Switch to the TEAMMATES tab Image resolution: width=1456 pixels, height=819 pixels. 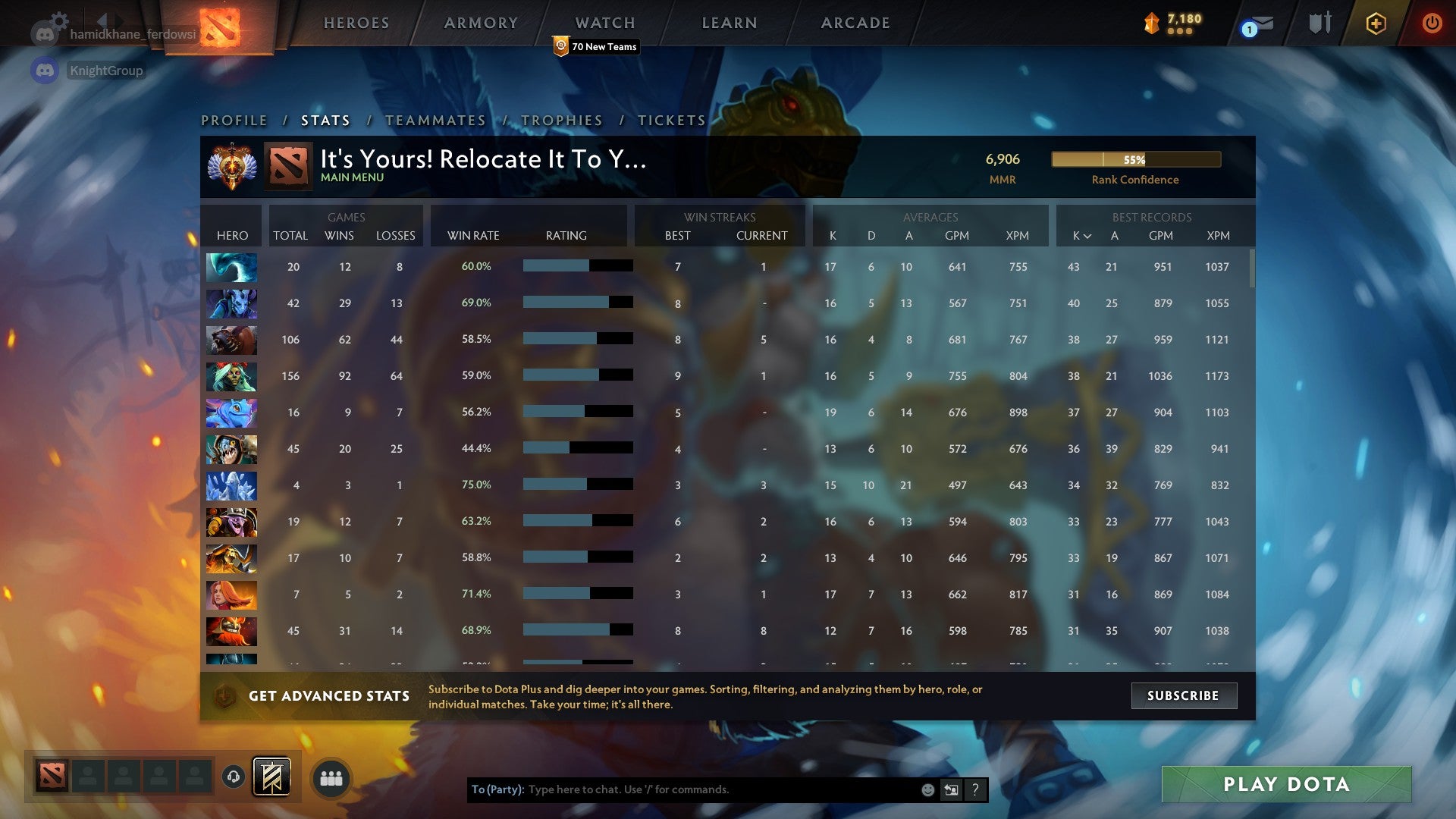(x=436, y=120)
